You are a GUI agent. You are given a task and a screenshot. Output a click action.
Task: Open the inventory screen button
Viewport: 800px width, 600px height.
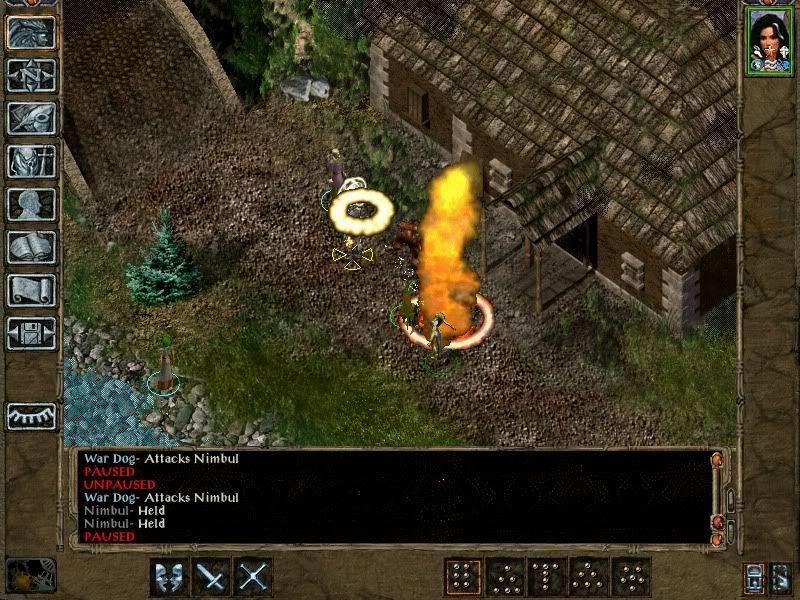31,161
